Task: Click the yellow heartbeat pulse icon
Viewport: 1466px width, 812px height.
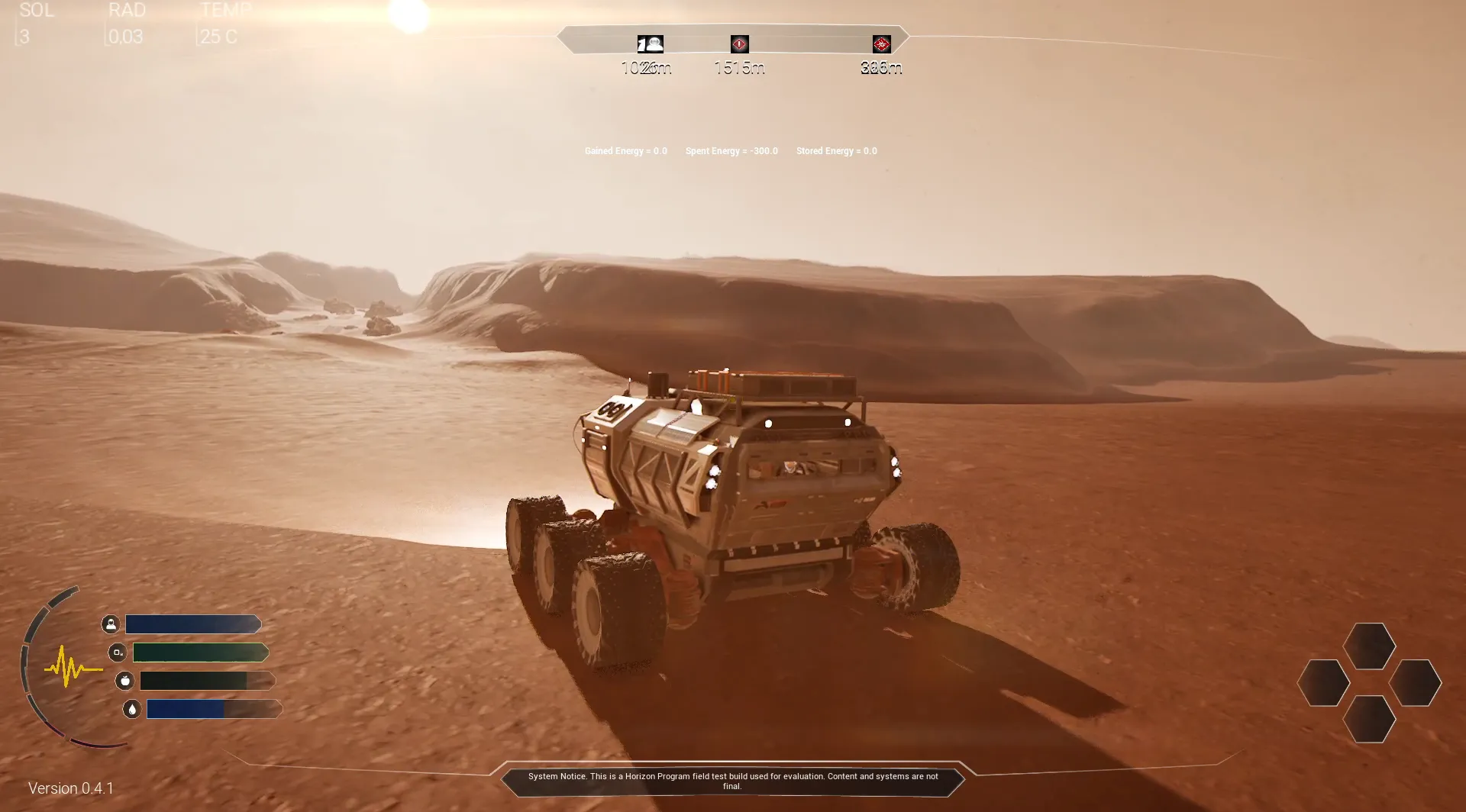Action: (72, 666)
